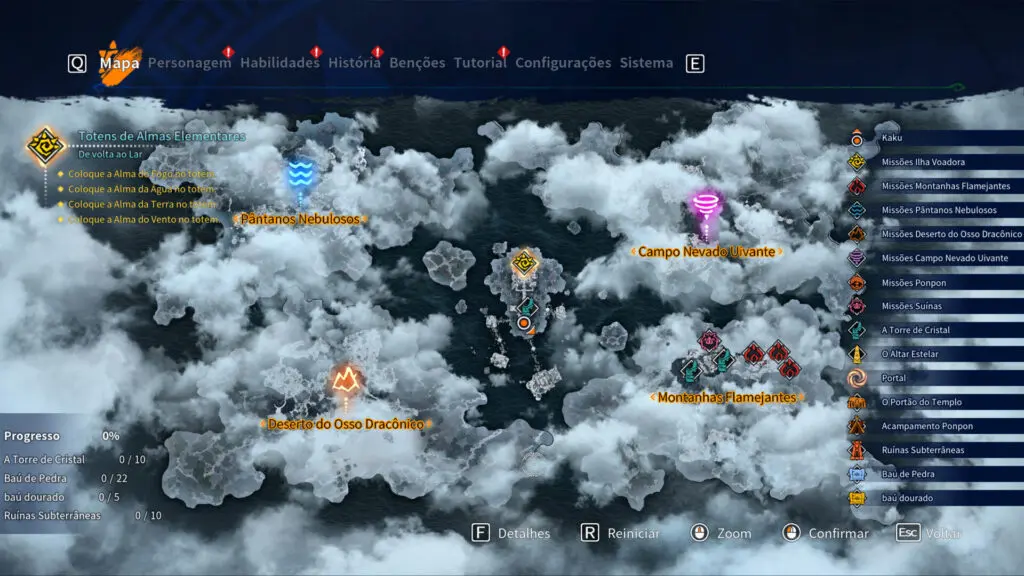Viewport: 1024px width, 576px height.
Task: Open the Habilidades tab
Action: (x=280, y=63)
